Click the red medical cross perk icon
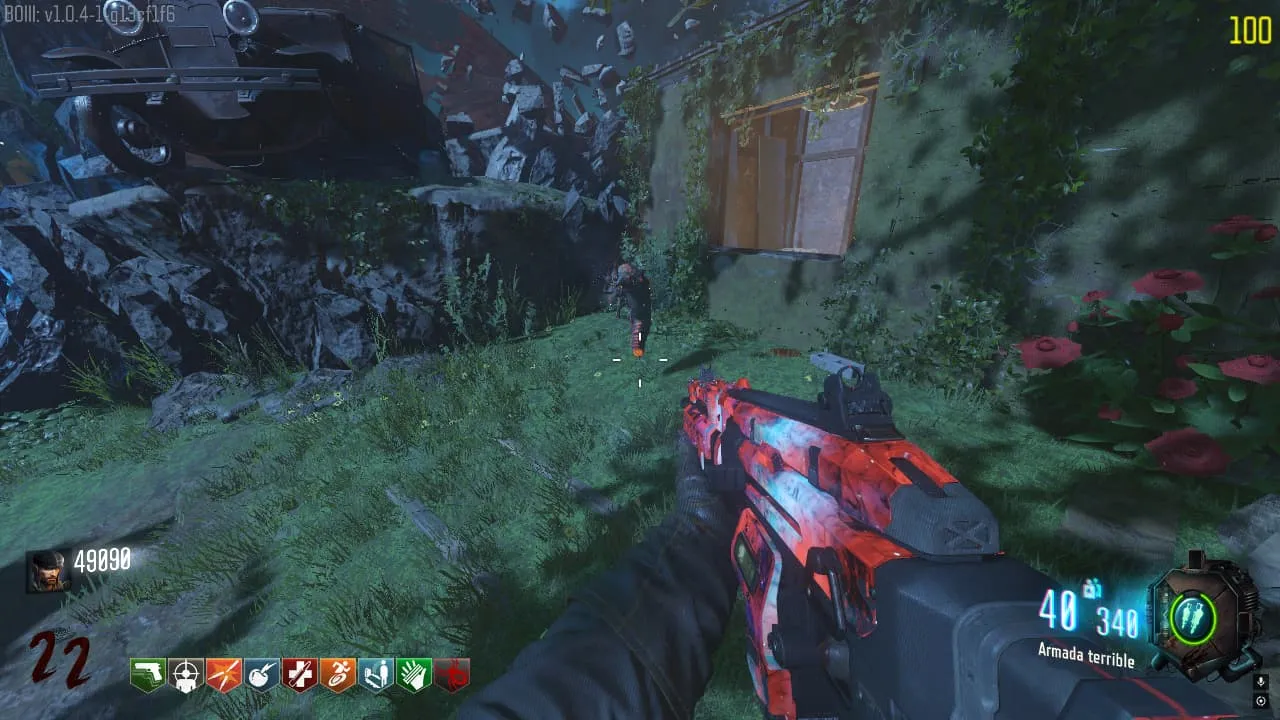The height and width of the screenshot is (720, 1280). pyautogui.click(x=299, y=675)
